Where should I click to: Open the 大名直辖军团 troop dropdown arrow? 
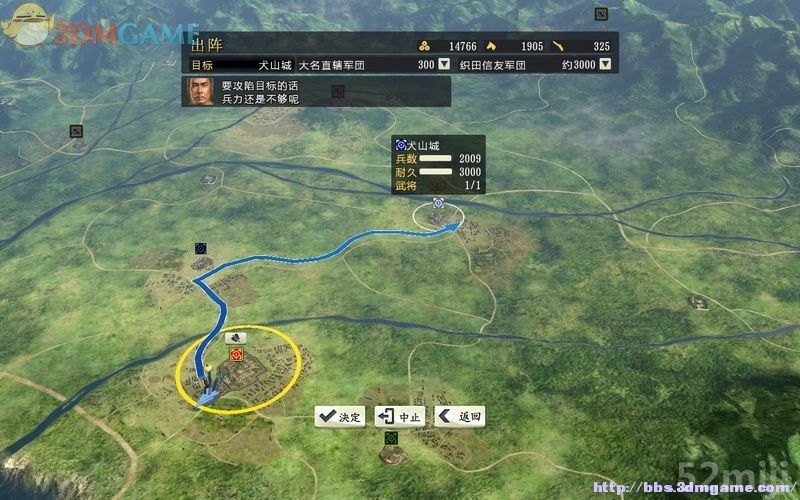coord(444,65)
